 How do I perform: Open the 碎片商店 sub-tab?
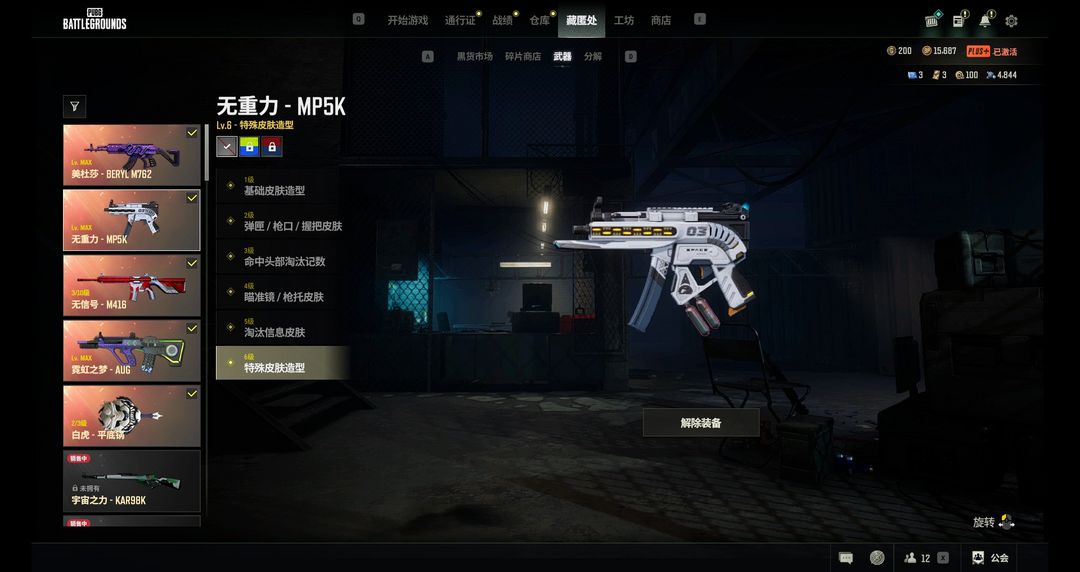[523, 57]
